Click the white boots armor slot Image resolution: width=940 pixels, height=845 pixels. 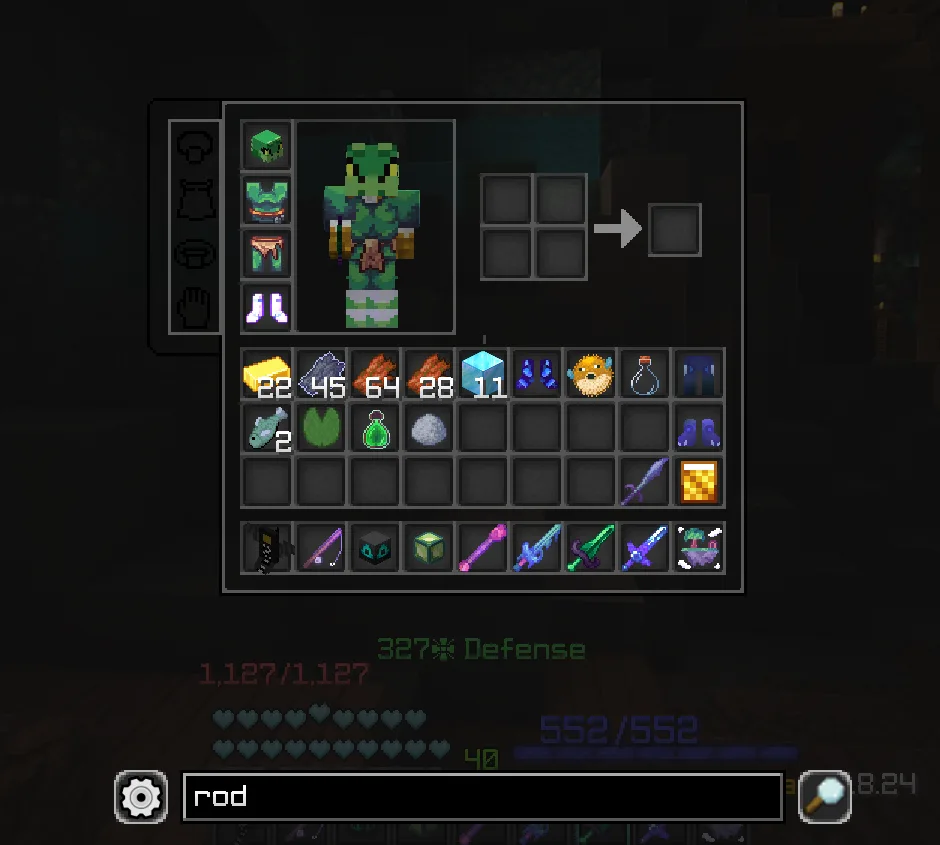266,307
